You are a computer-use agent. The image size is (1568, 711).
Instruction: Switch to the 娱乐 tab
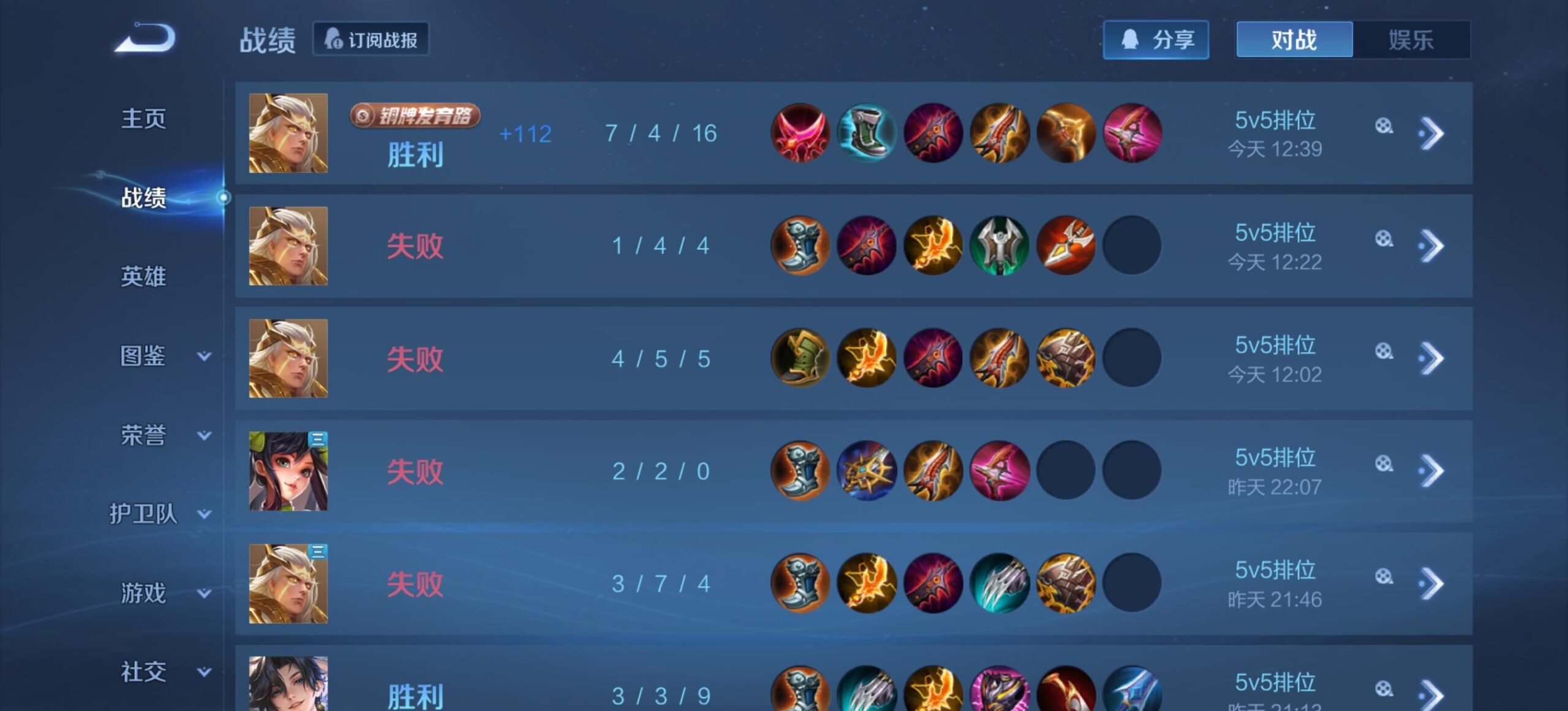(1411, 40)
